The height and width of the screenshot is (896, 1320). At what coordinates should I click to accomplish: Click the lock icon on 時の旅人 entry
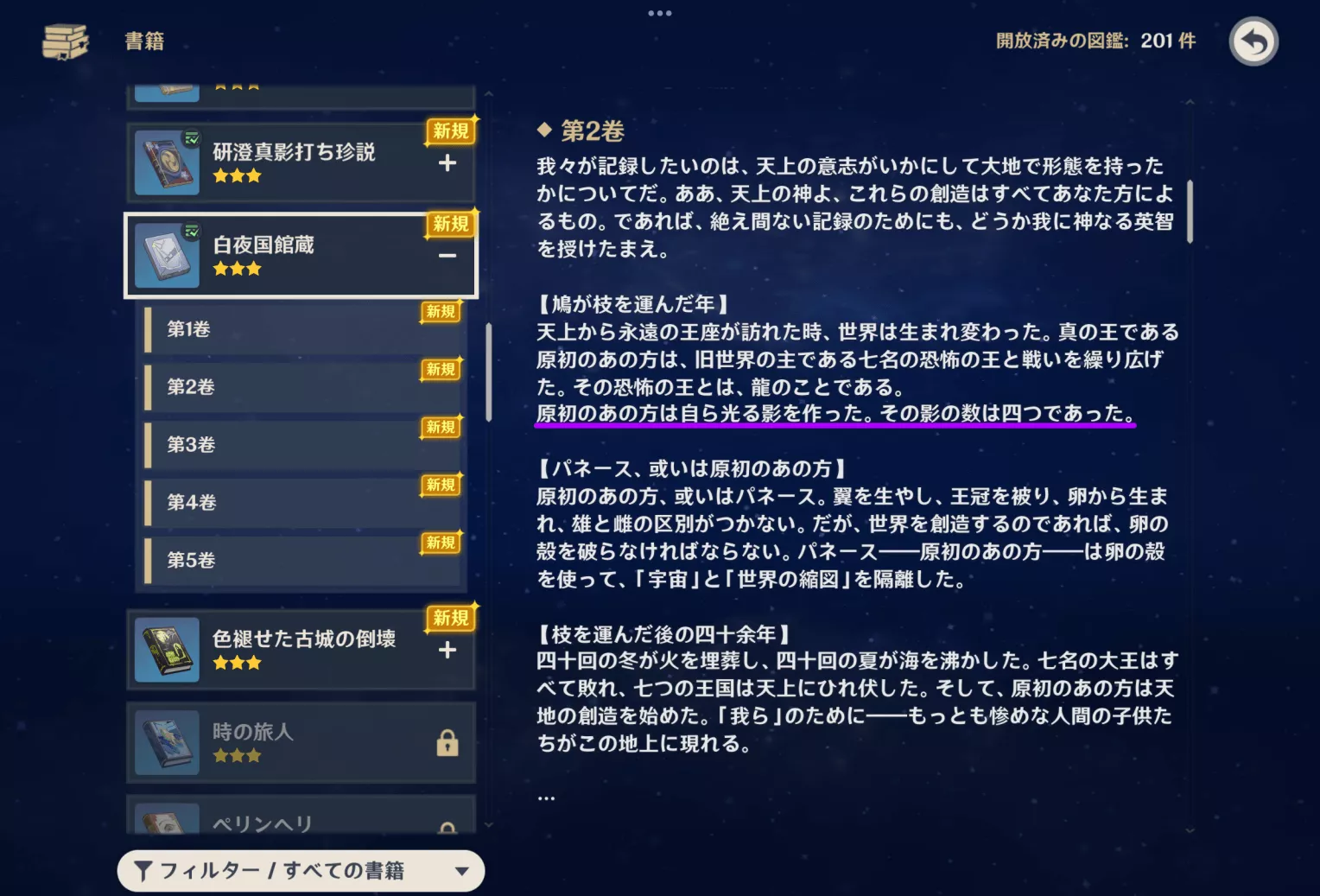(x=448, y=743)
